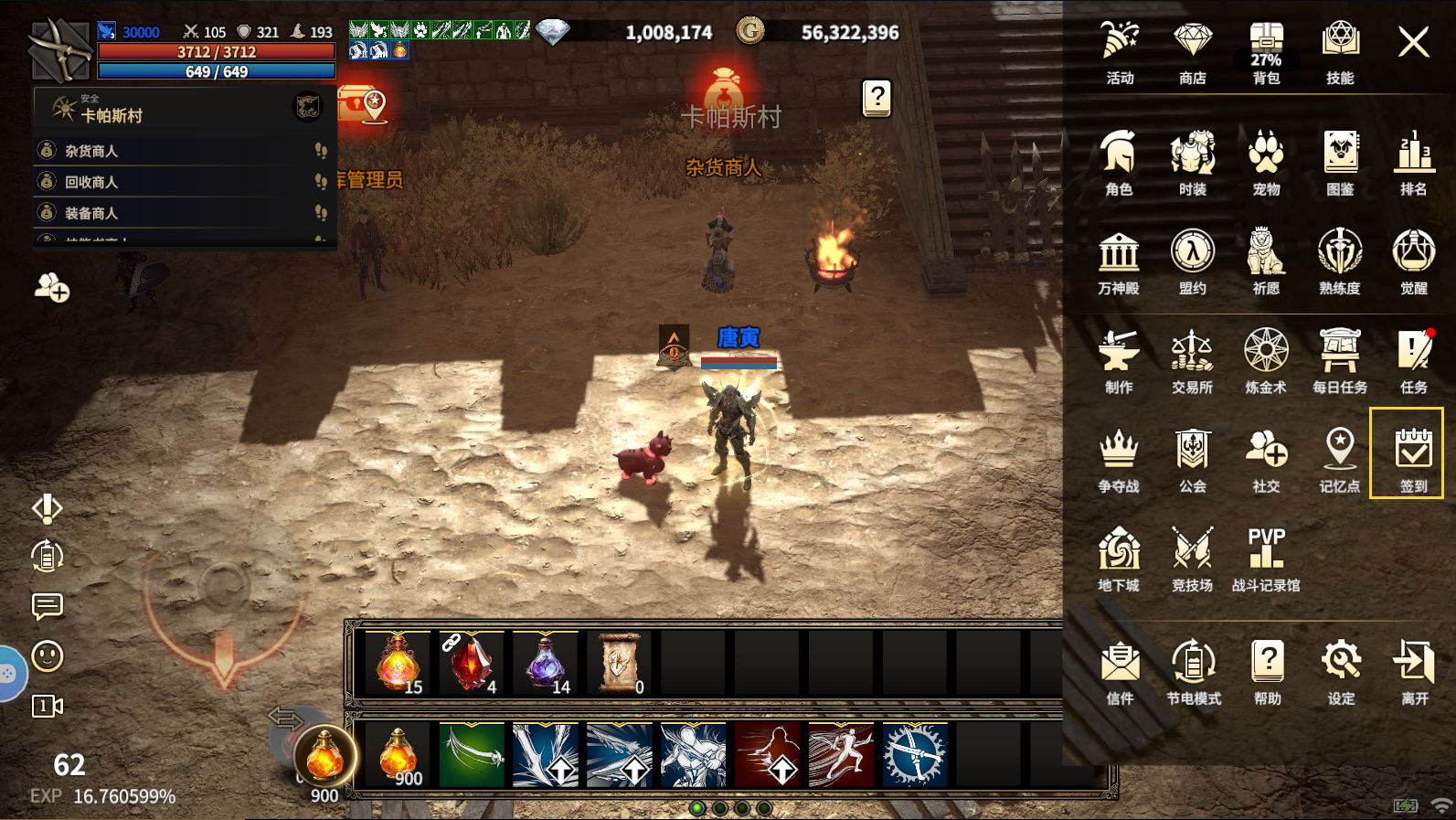
Task: Choose the 离开 exit button
Action: (1414, 672)
